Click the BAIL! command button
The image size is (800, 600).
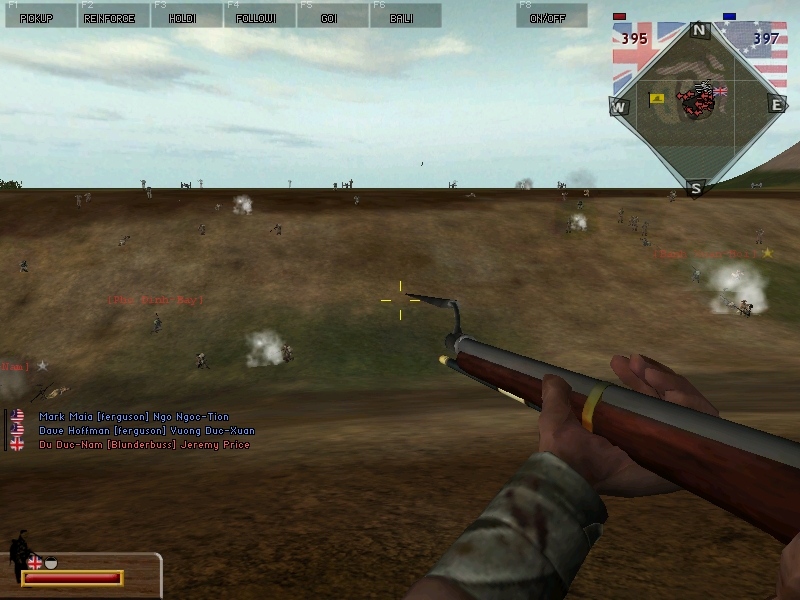tap(403, 16)
